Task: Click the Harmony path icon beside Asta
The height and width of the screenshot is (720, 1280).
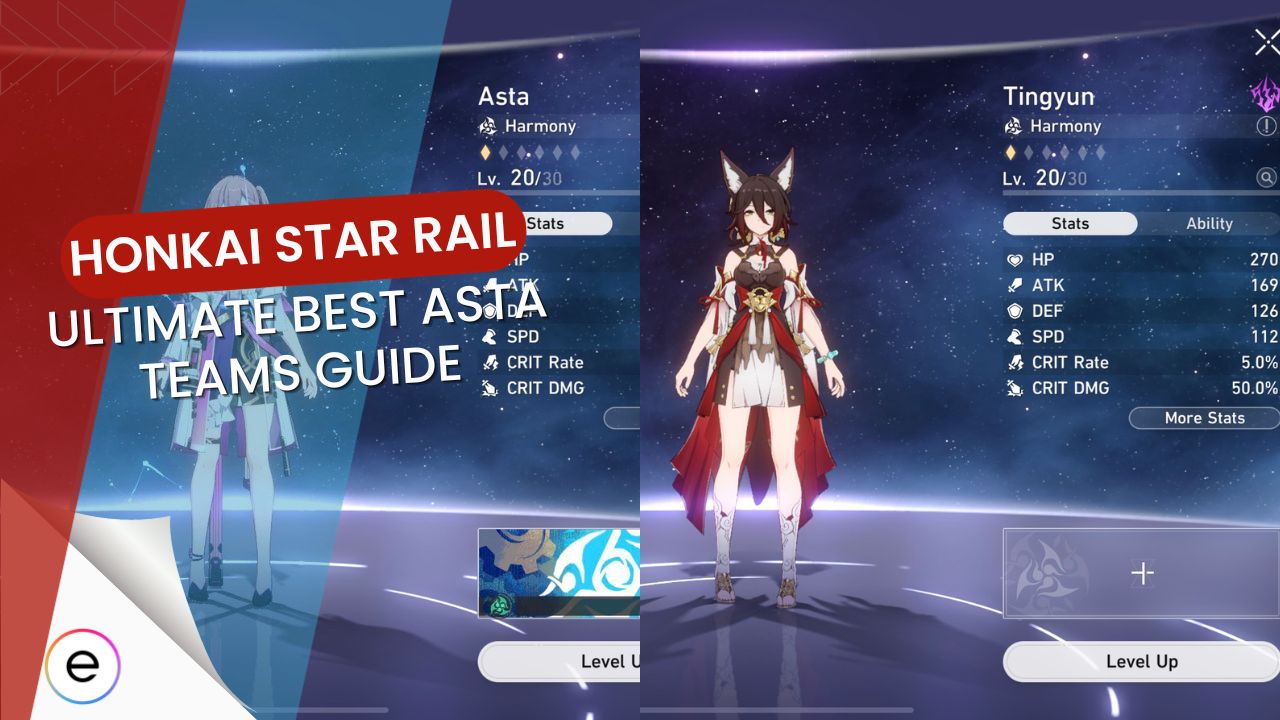Action: click(490, 126)
